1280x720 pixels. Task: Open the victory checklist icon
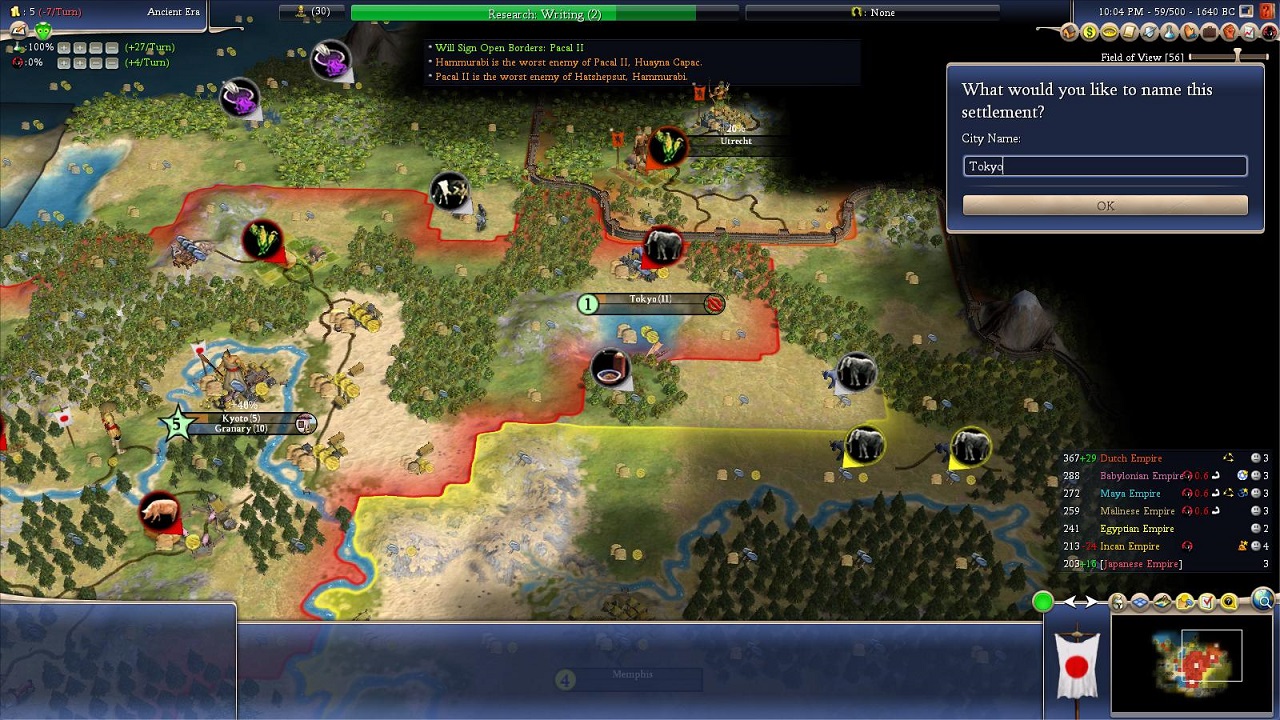pos(1206,601)
